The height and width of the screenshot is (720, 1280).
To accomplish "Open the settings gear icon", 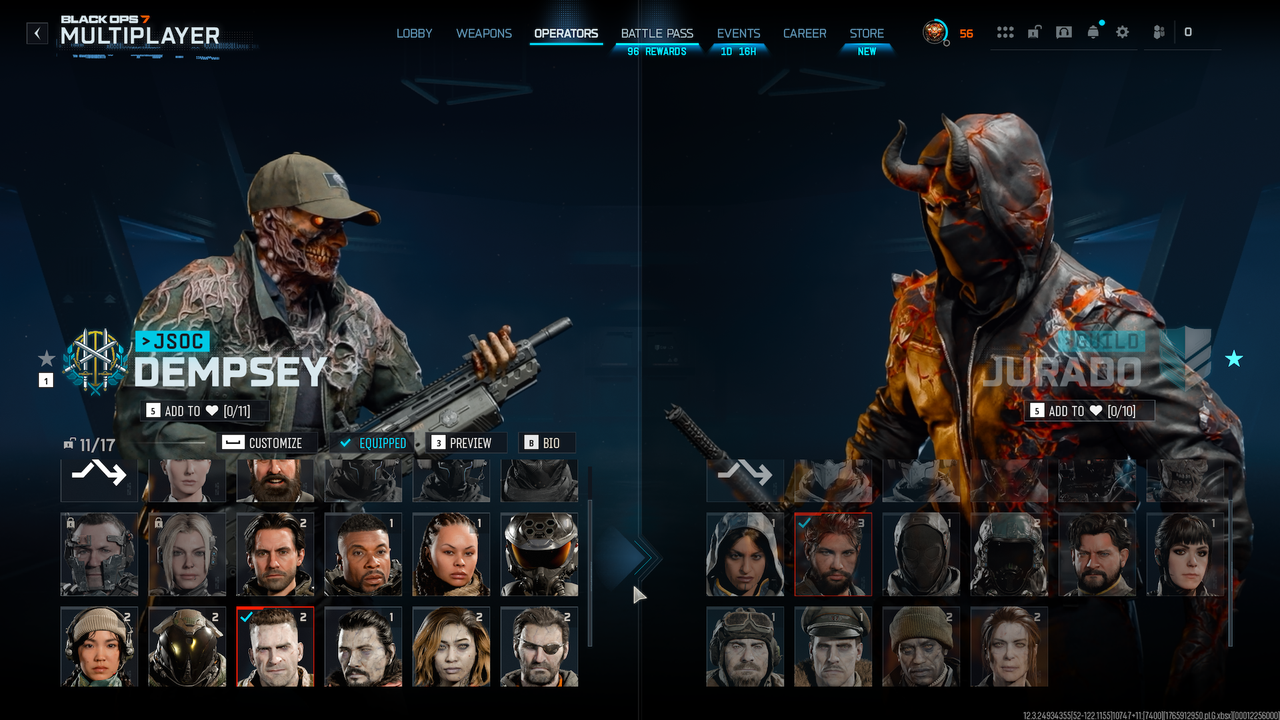I will tap(1122, 32).
